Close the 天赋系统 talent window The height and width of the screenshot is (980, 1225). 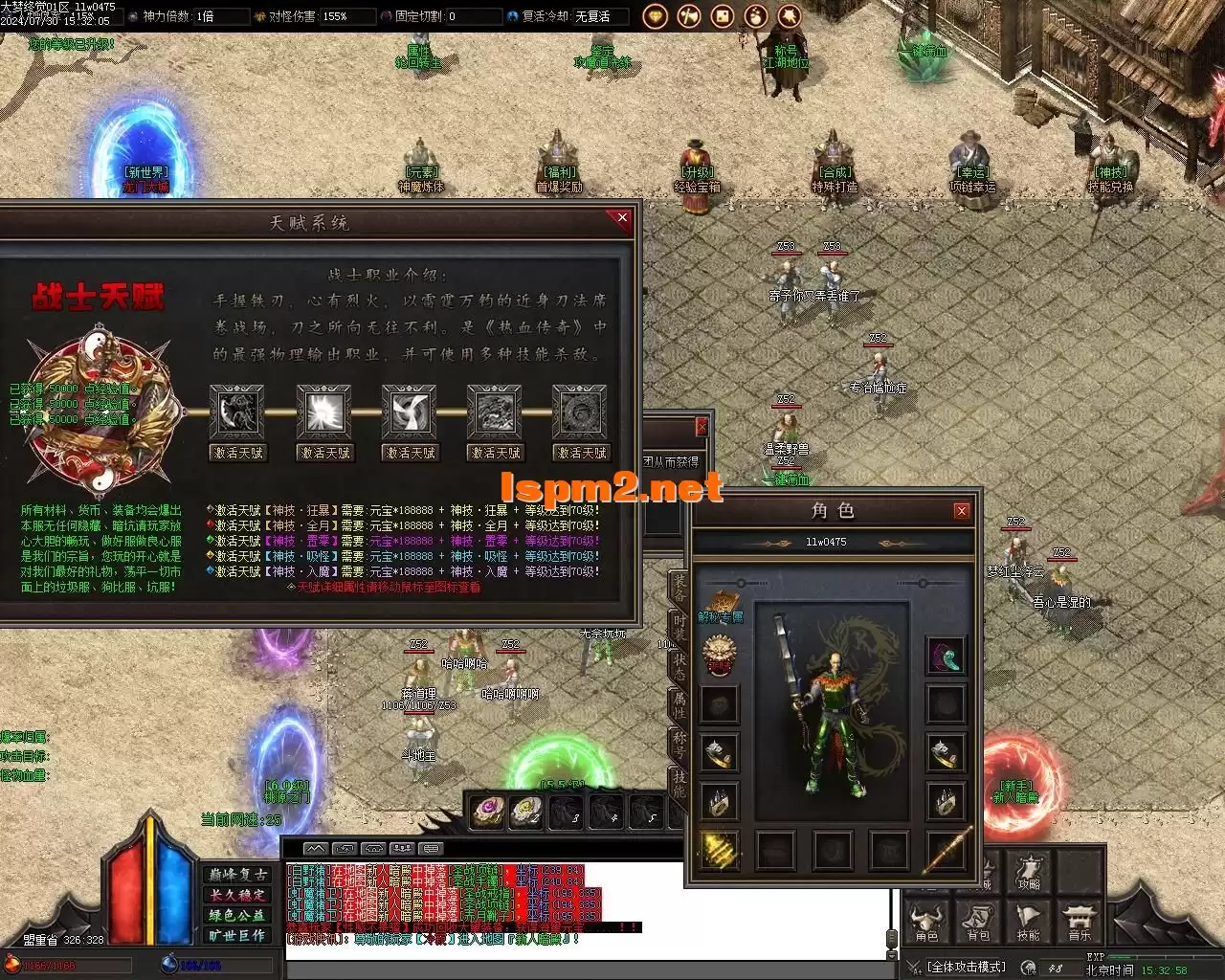(x=622, y=218)
